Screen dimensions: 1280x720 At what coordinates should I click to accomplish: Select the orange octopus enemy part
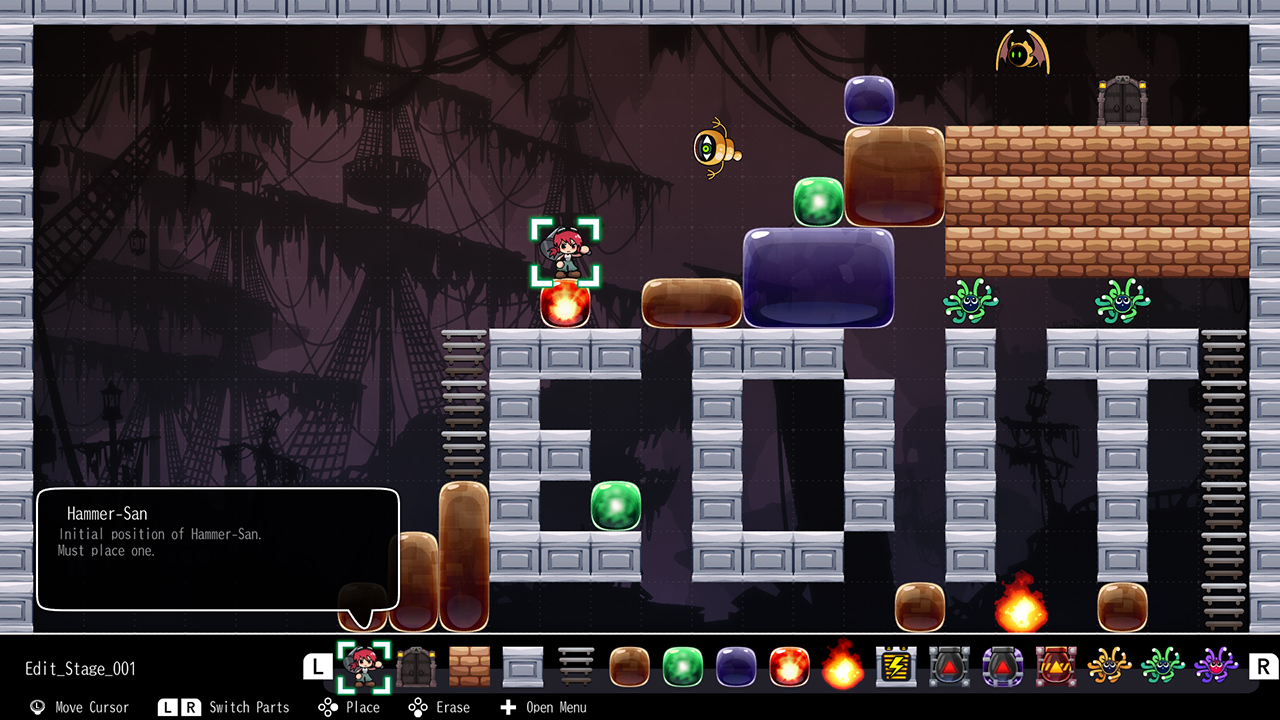click(x=1109, y=666)
